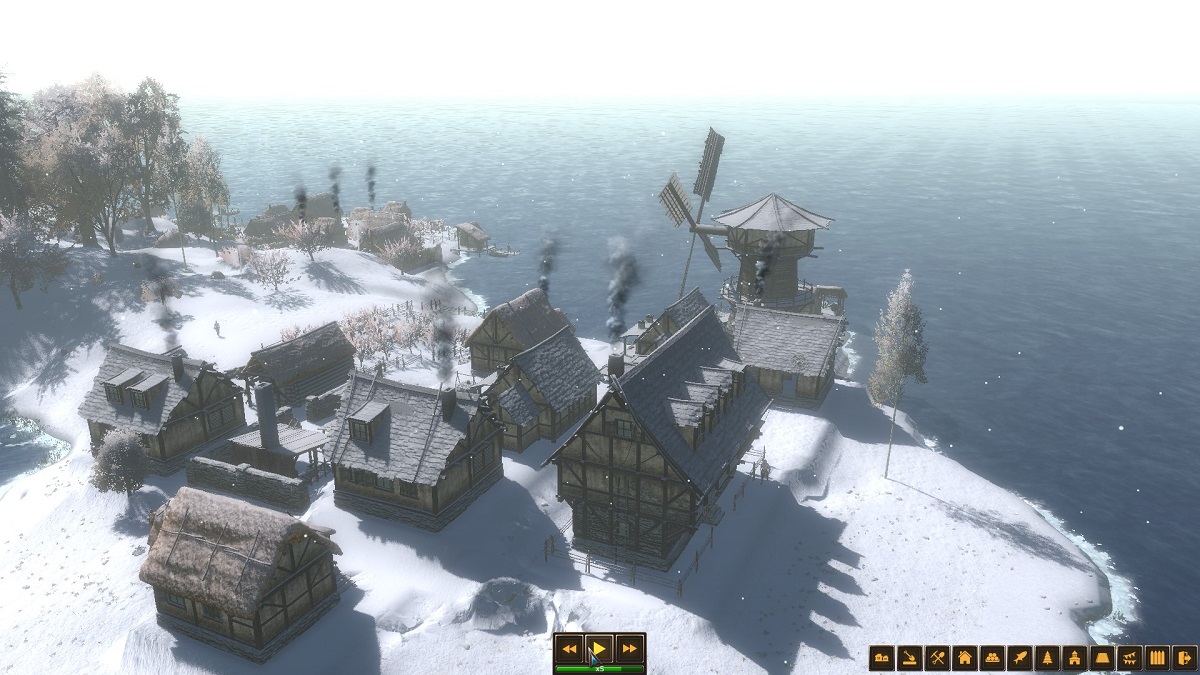Open the pine tree forestry category
1200x675 pixels.
pyautogui.click(x=1047, y=657)
